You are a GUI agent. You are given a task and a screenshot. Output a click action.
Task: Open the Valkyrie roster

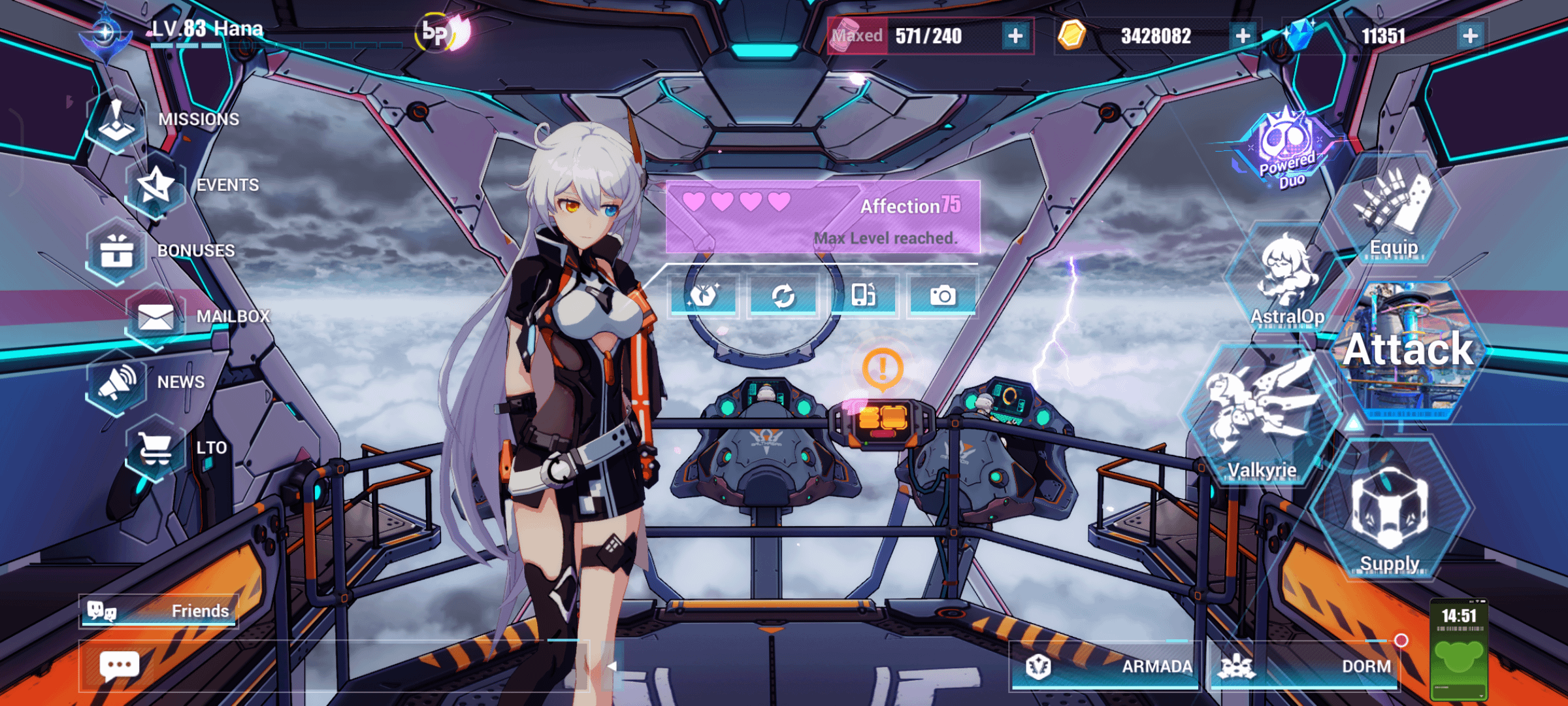(x=1261, y=415)
